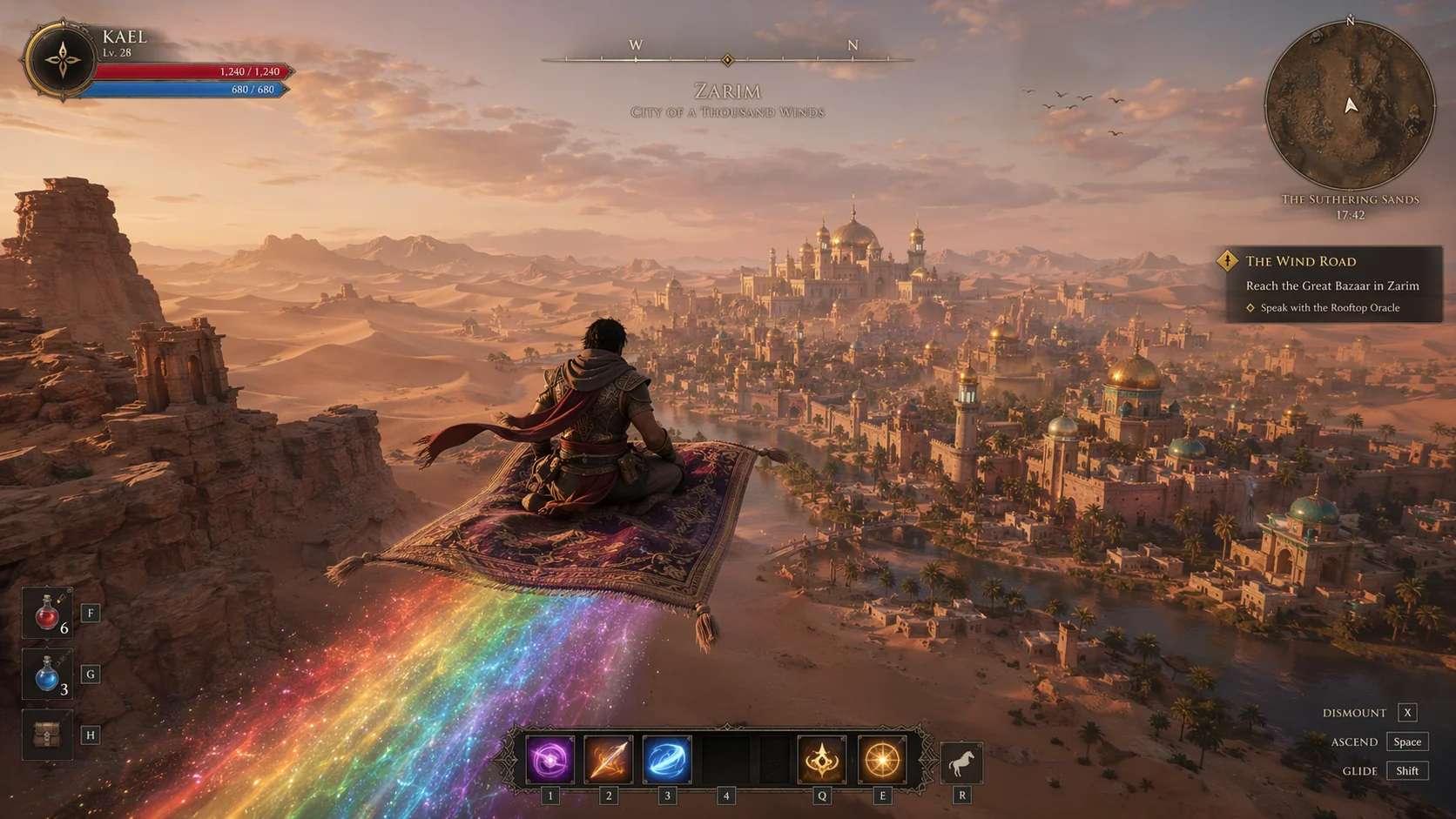The height and width of the screenshot is (819, 1456).
Task: Open The Wind Road quest tracker
Action: [x=1300, y=261]
